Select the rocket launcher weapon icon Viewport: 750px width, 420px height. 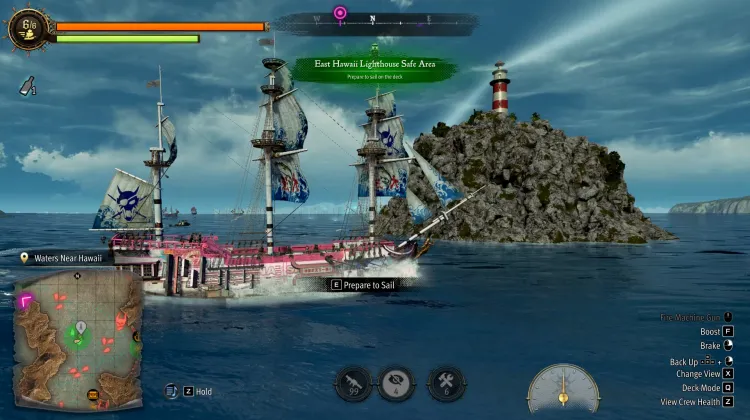(x=353, y=383)
